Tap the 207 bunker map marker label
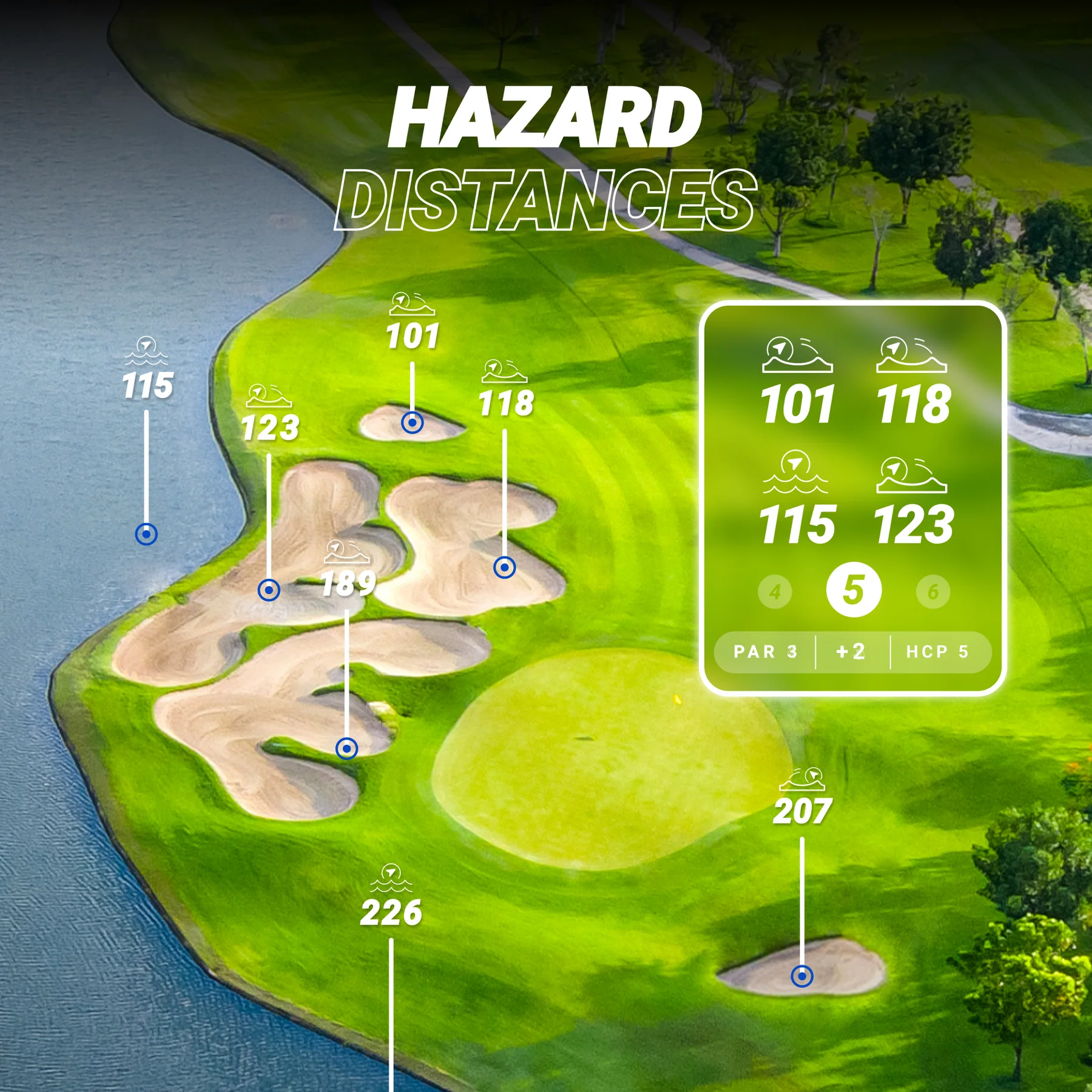Image resolution: width=1092 pixels, height=1092 pixels. 802,811
